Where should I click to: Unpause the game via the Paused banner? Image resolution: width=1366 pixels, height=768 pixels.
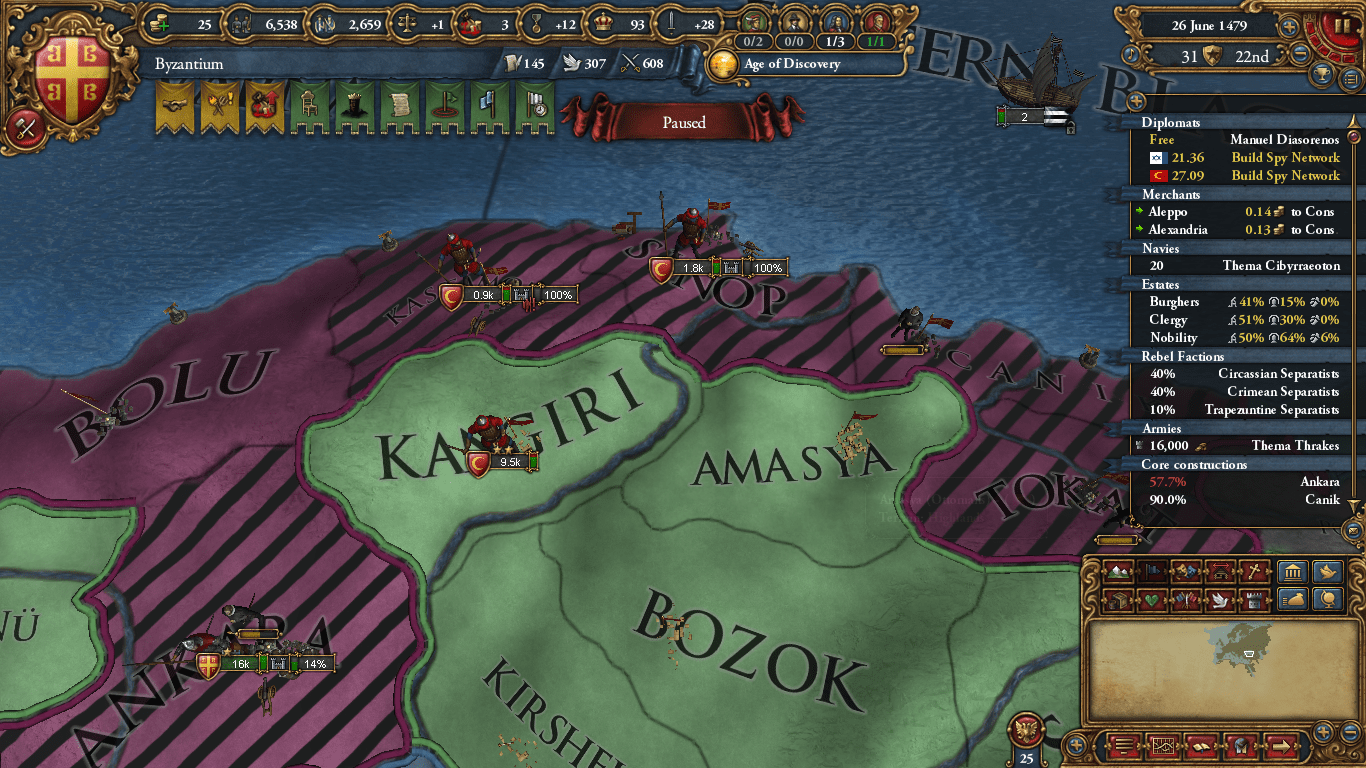[685, 123]
